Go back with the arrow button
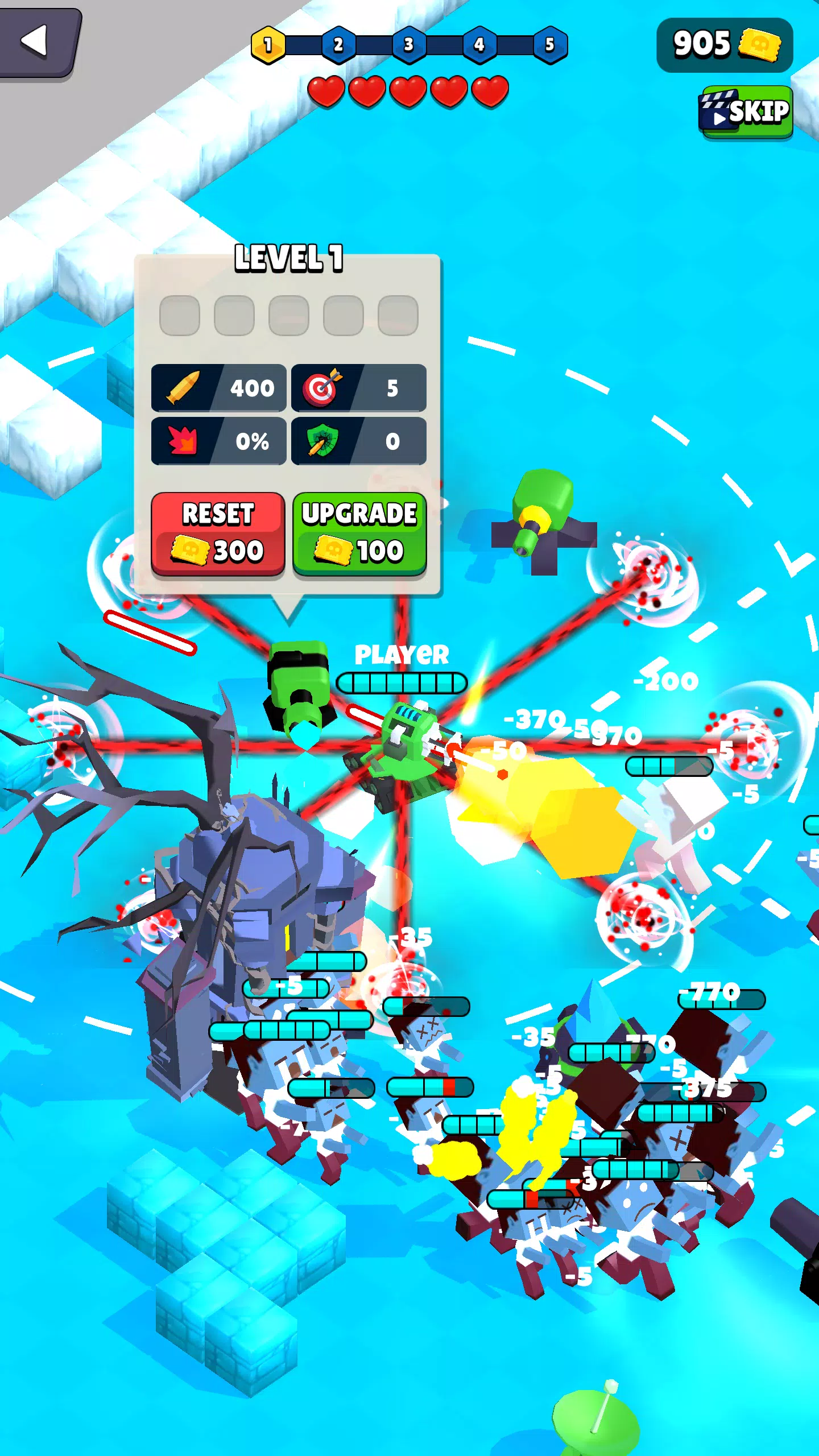Viewport: 819px width, 1456px height. [x=38, y=42]
